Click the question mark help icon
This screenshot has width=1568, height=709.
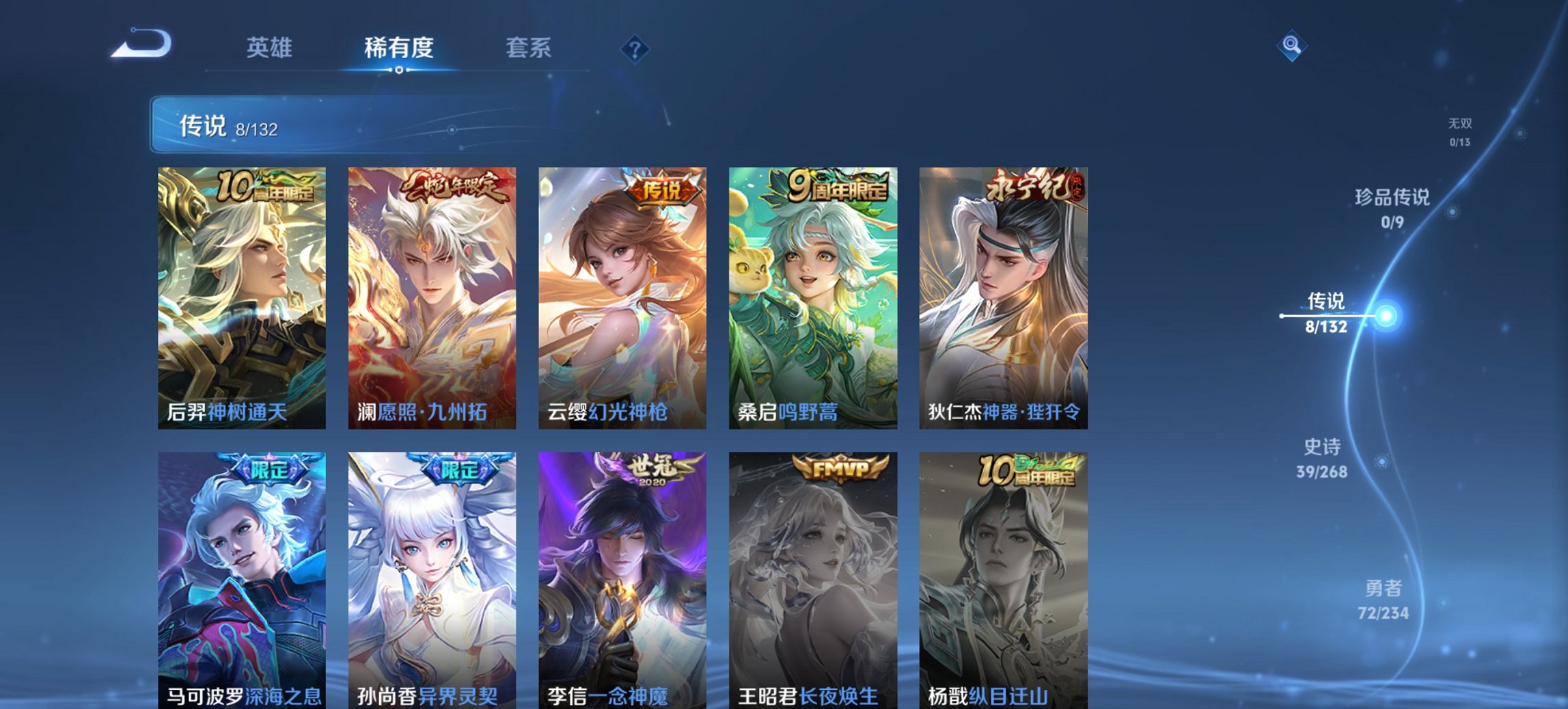tap(634, 48)
